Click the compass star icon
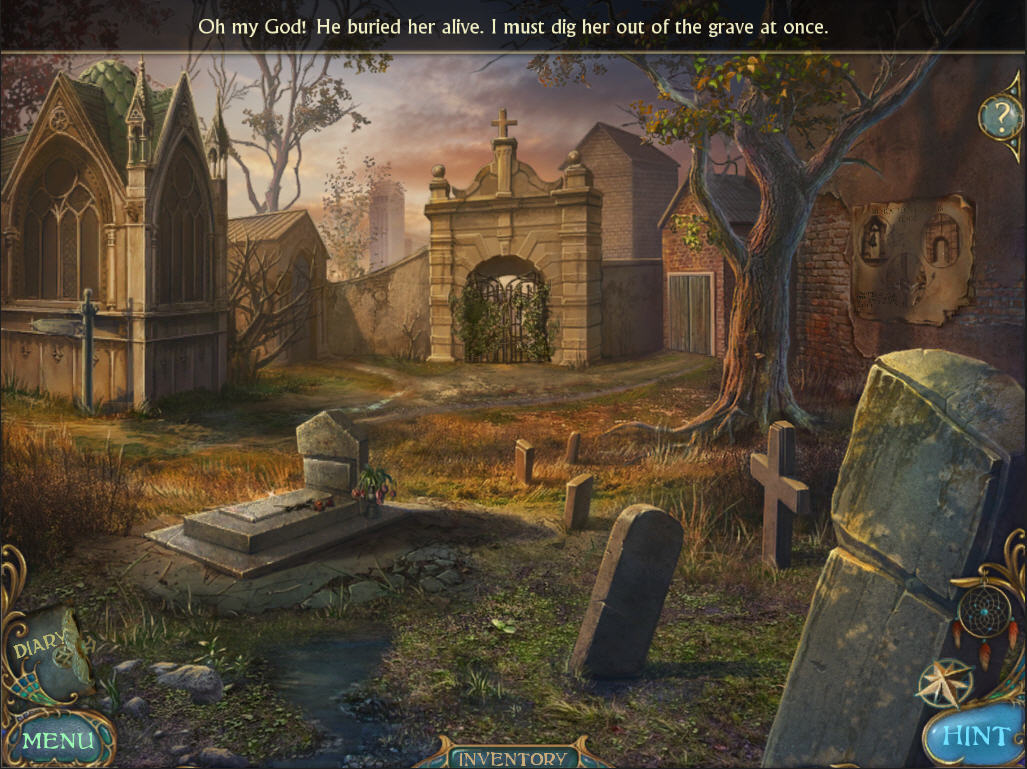Image resolution: width=1027 pixels, height=769 pixels. click(x=943, y=682)
